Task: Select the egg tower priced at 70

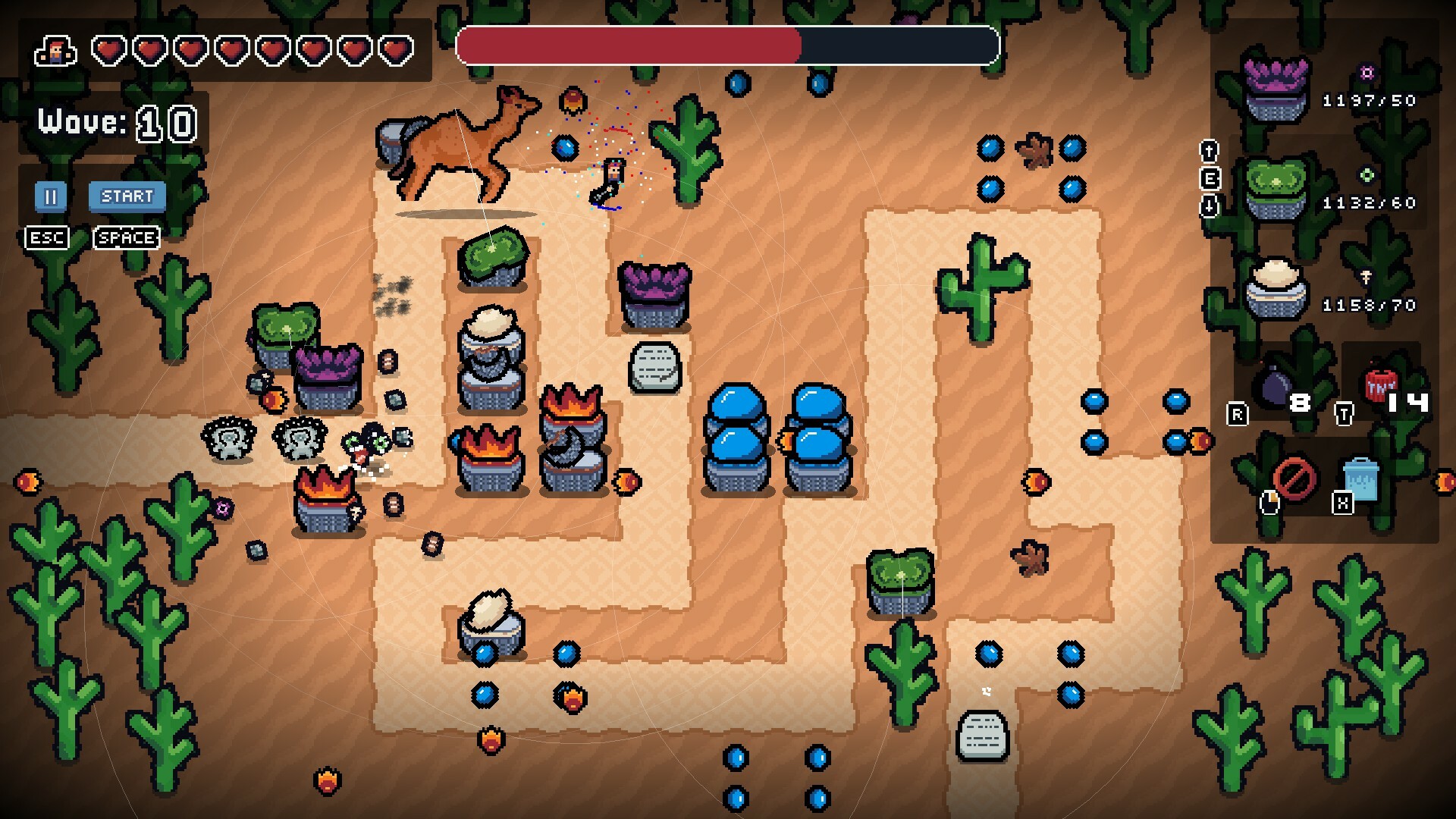Action: pyautogui.click(x=1282, y=288)
